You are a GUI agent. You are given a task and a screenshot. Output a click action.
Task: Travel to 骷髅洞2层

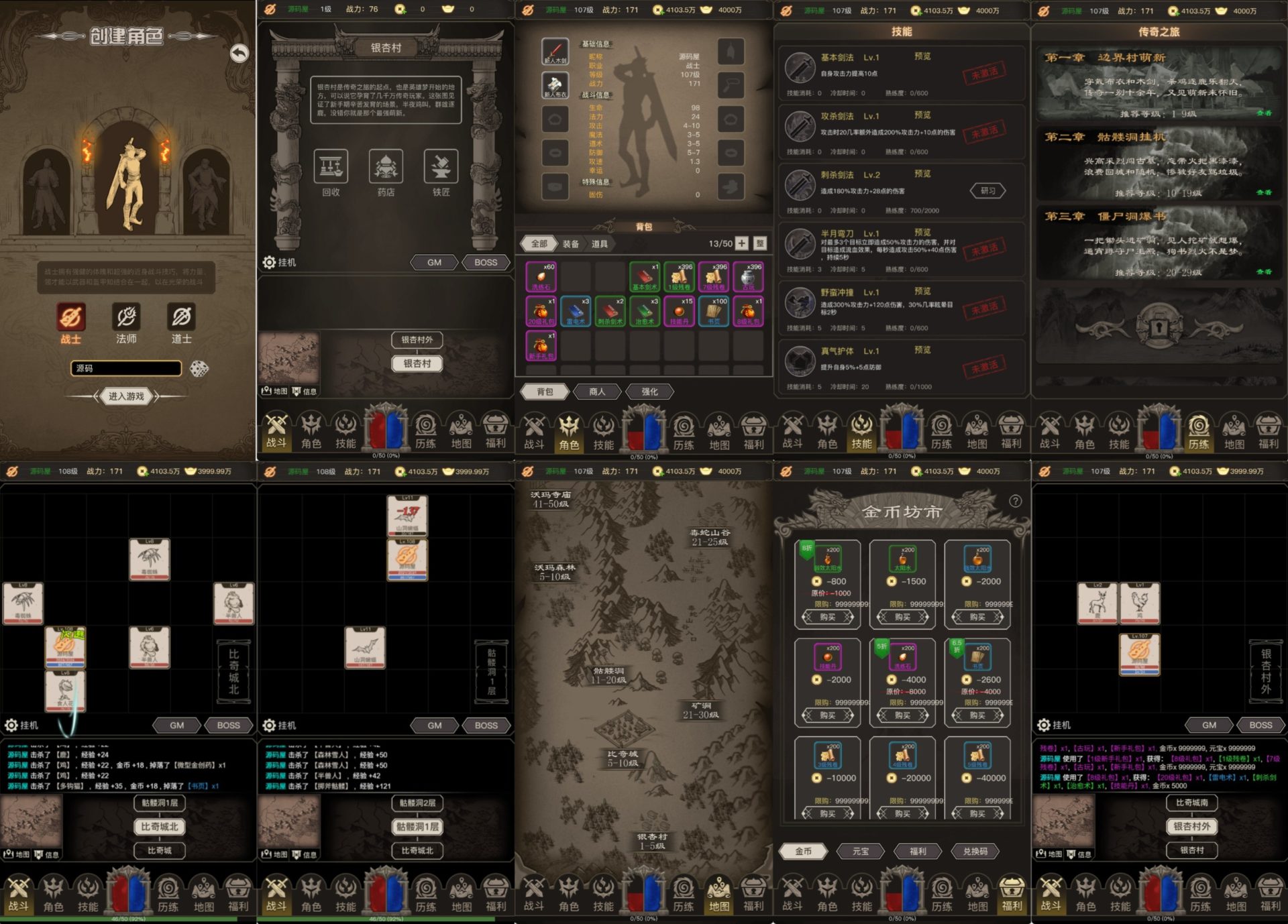click(417, 803)
